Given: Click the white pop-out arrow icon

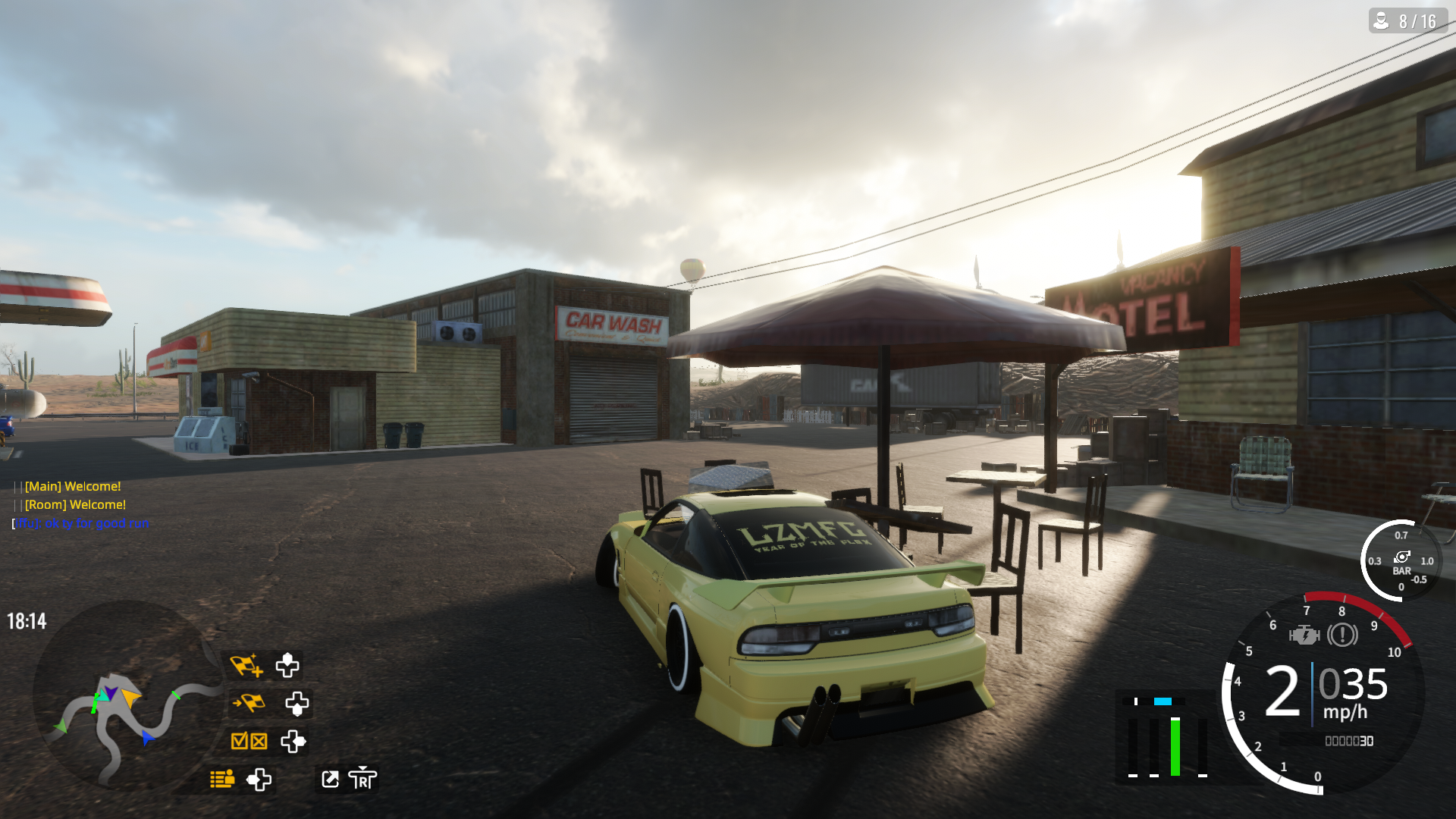Looking at the screenshot, I should click(x=331, y=779).
